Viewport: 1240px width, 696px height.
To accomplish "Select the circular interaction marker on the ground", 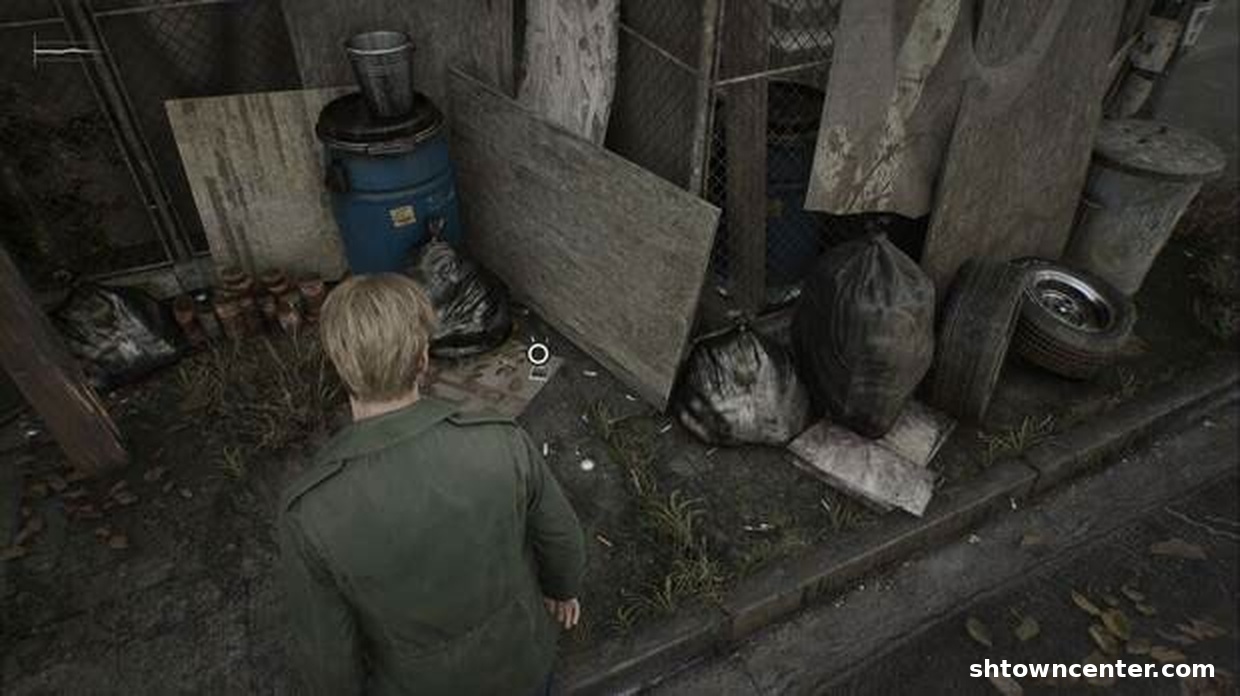I will point(538,353).
